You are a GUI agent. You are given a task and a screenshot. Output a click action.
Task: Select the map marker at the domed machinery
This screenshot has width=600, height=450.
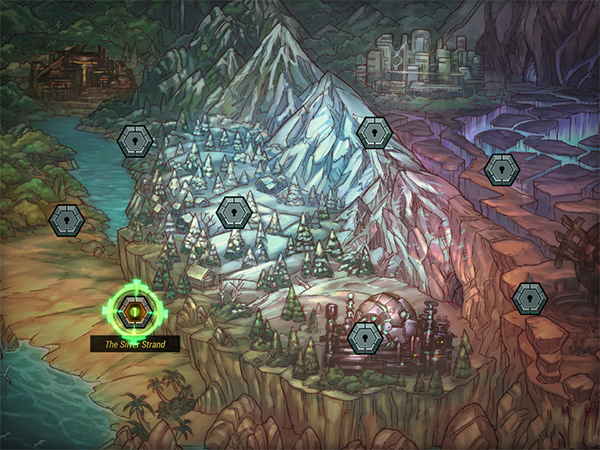(365, 337)
